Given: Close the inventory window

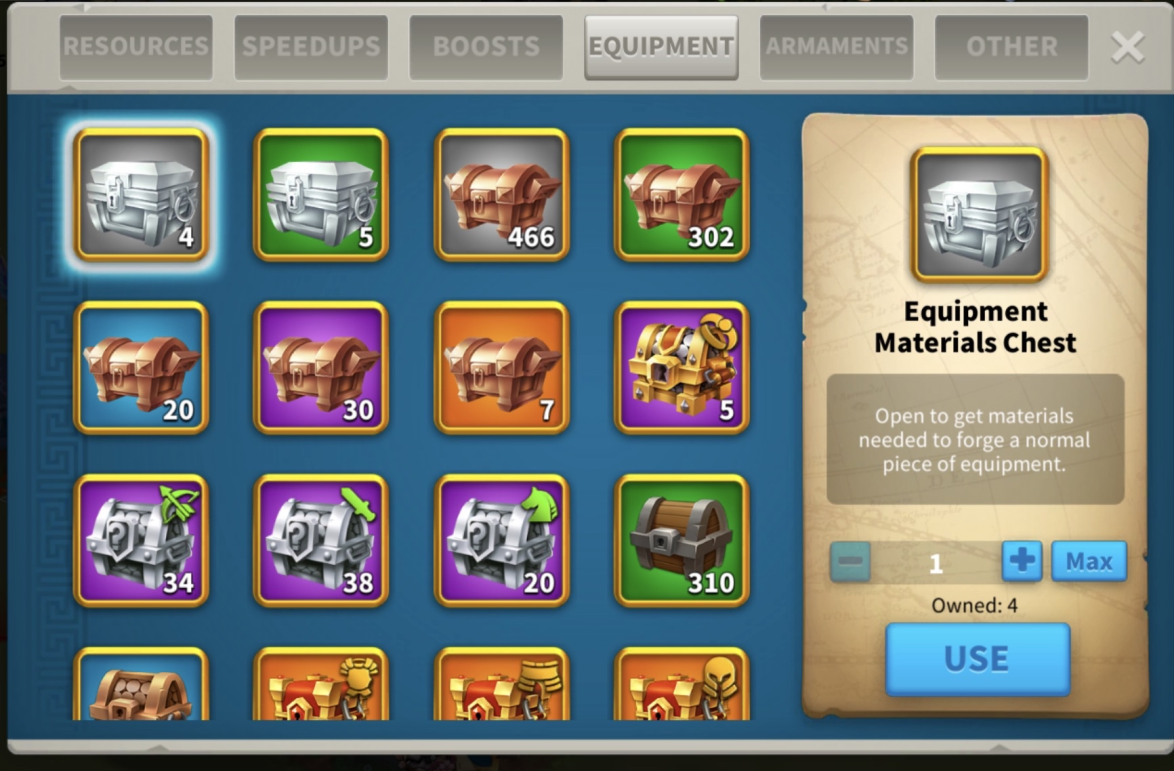Looking at the screenshot, I should (1127, 47).
